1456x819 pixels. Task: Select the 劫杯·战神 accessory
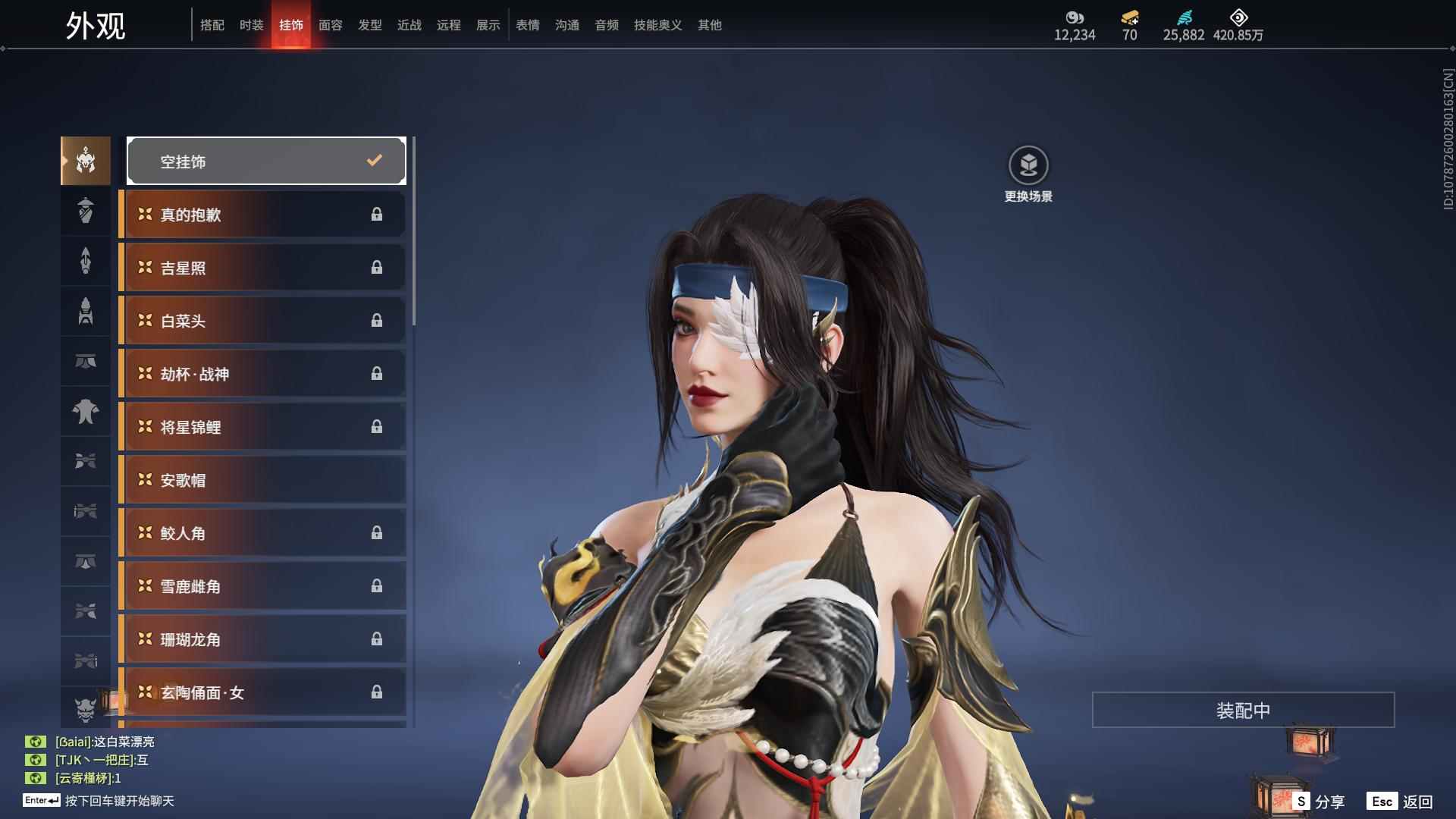point(263,374)
